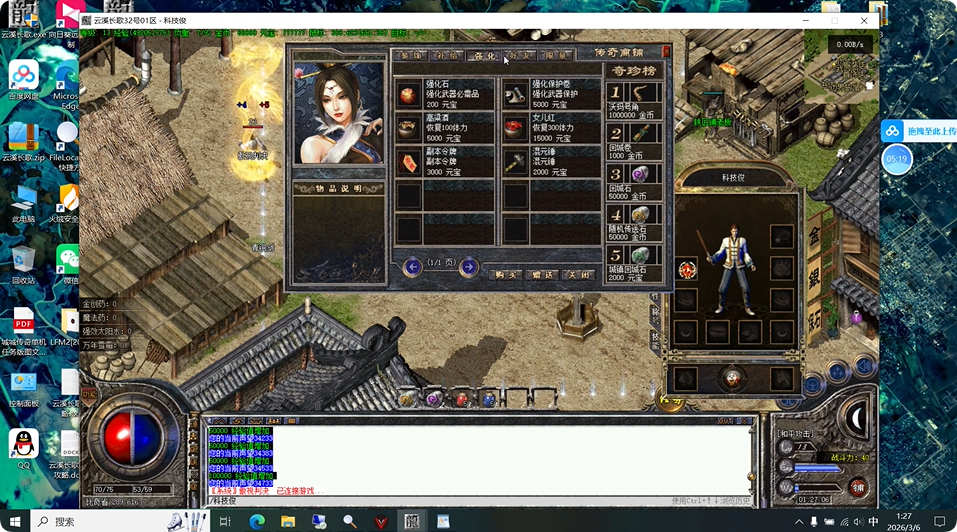The image size is (957, 532).
Task: Close the shop with the 关闭 button
Action: 577,274
